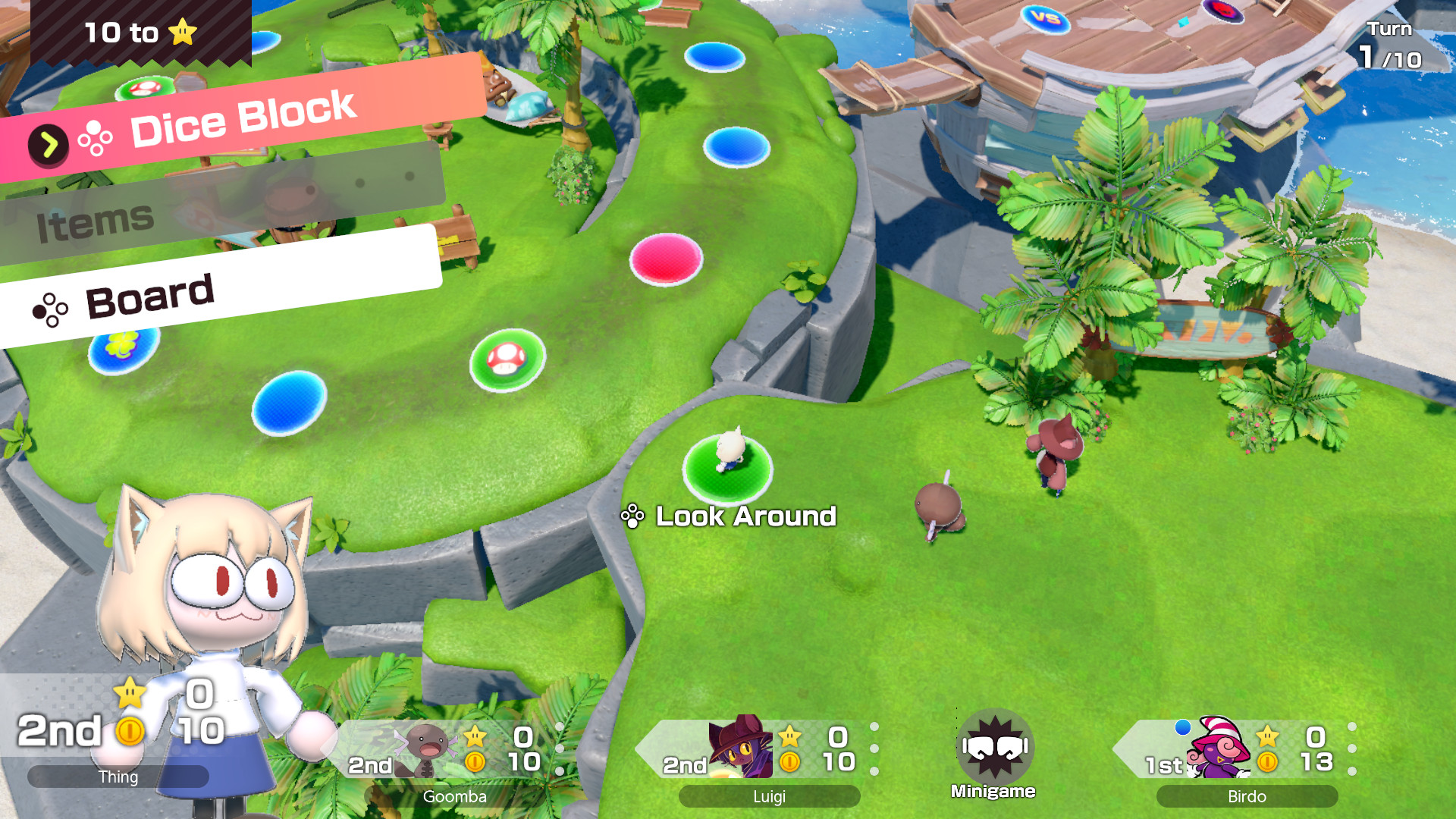The height and width of the screenshot is (819, 1456).
Task: Click the red space on the board path
Action: click(667, 259)
